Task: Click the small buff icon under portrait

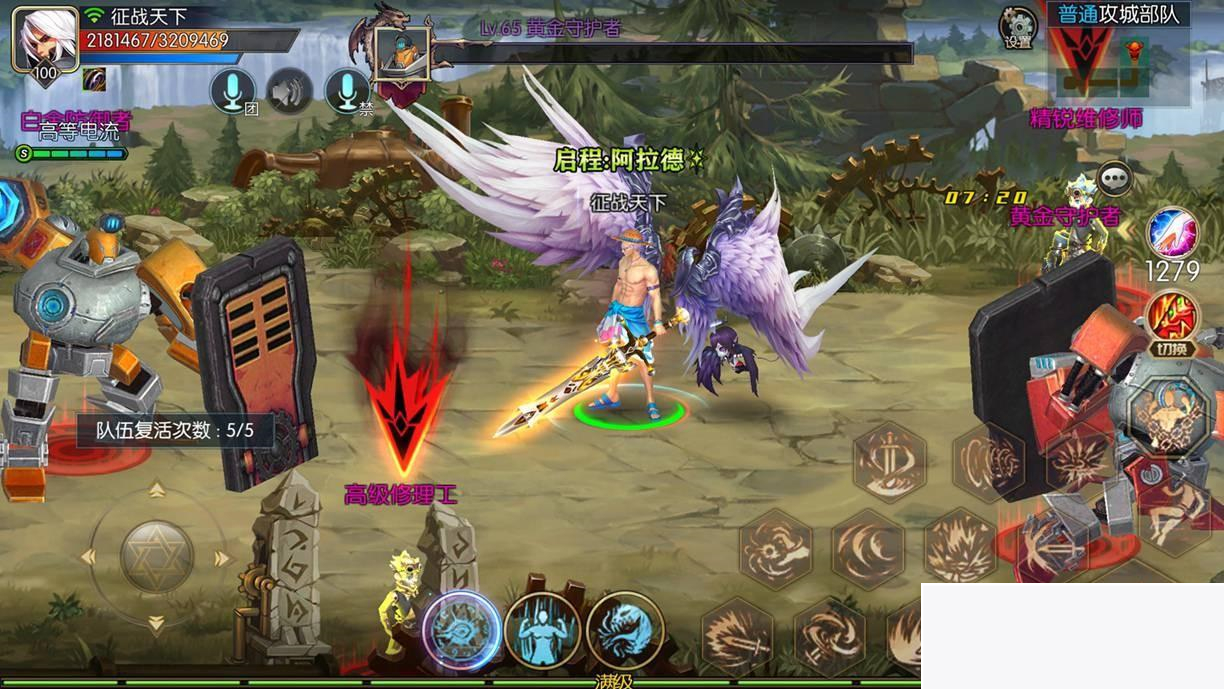Action: click(x=95, y=79)
